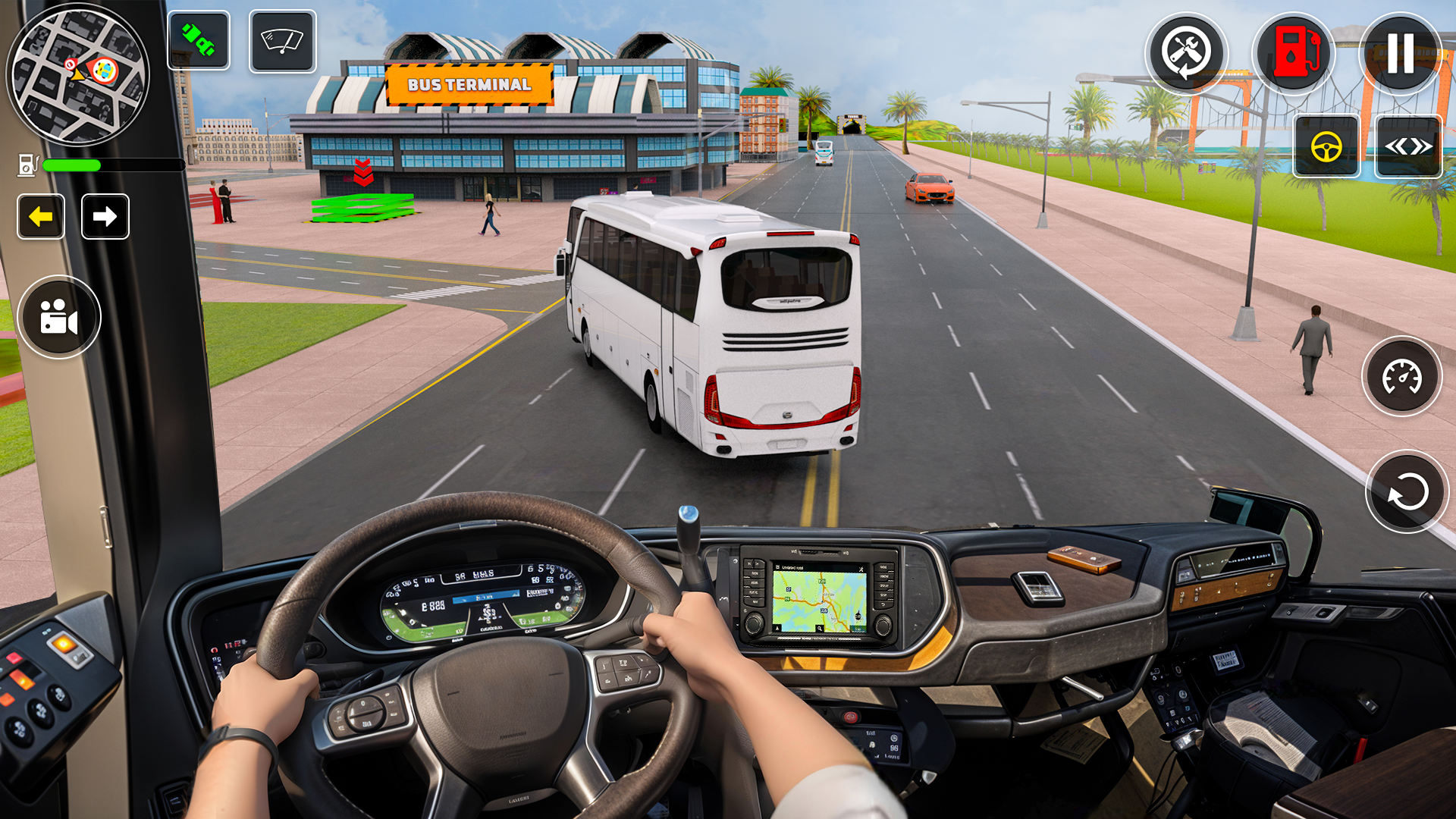The height and width of the screenshot is (819, 1456).
Task: Switch camera view with the video camera button
Action: (59, 317)
